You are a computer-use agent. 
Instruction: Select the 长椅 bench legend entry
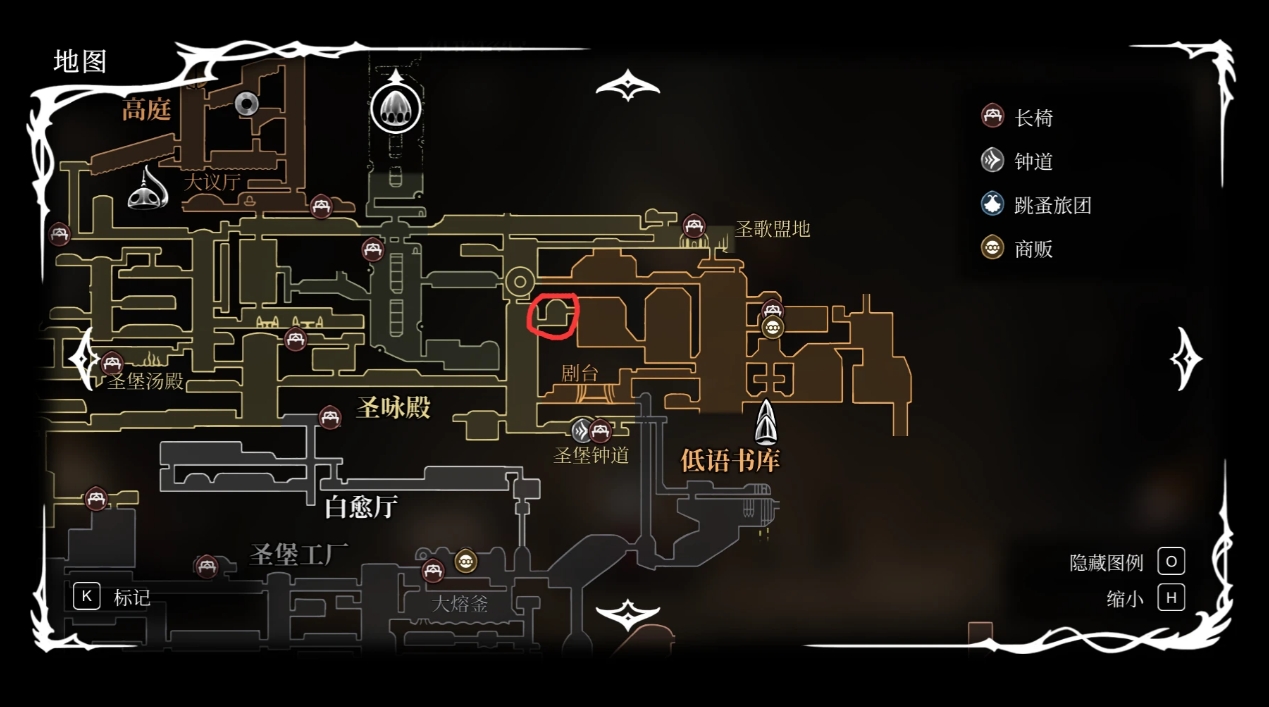coord(1018,117)
